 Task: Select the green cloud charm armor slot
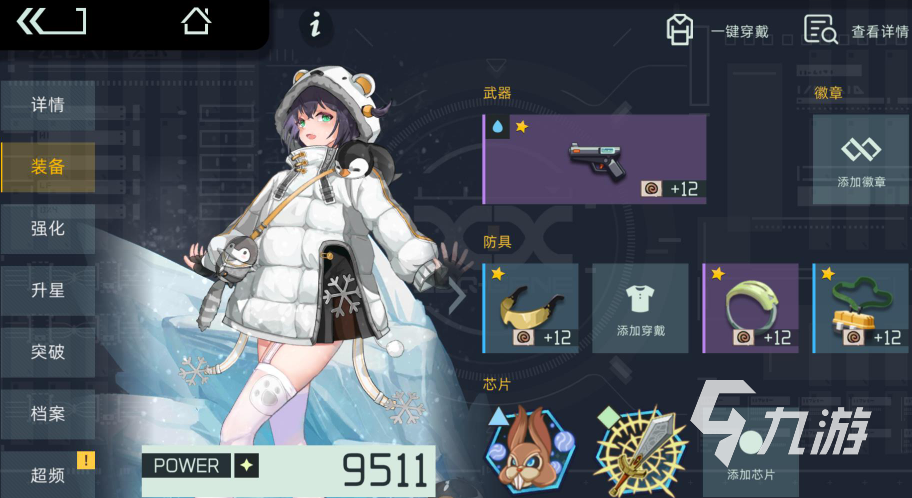coord(860,308)
